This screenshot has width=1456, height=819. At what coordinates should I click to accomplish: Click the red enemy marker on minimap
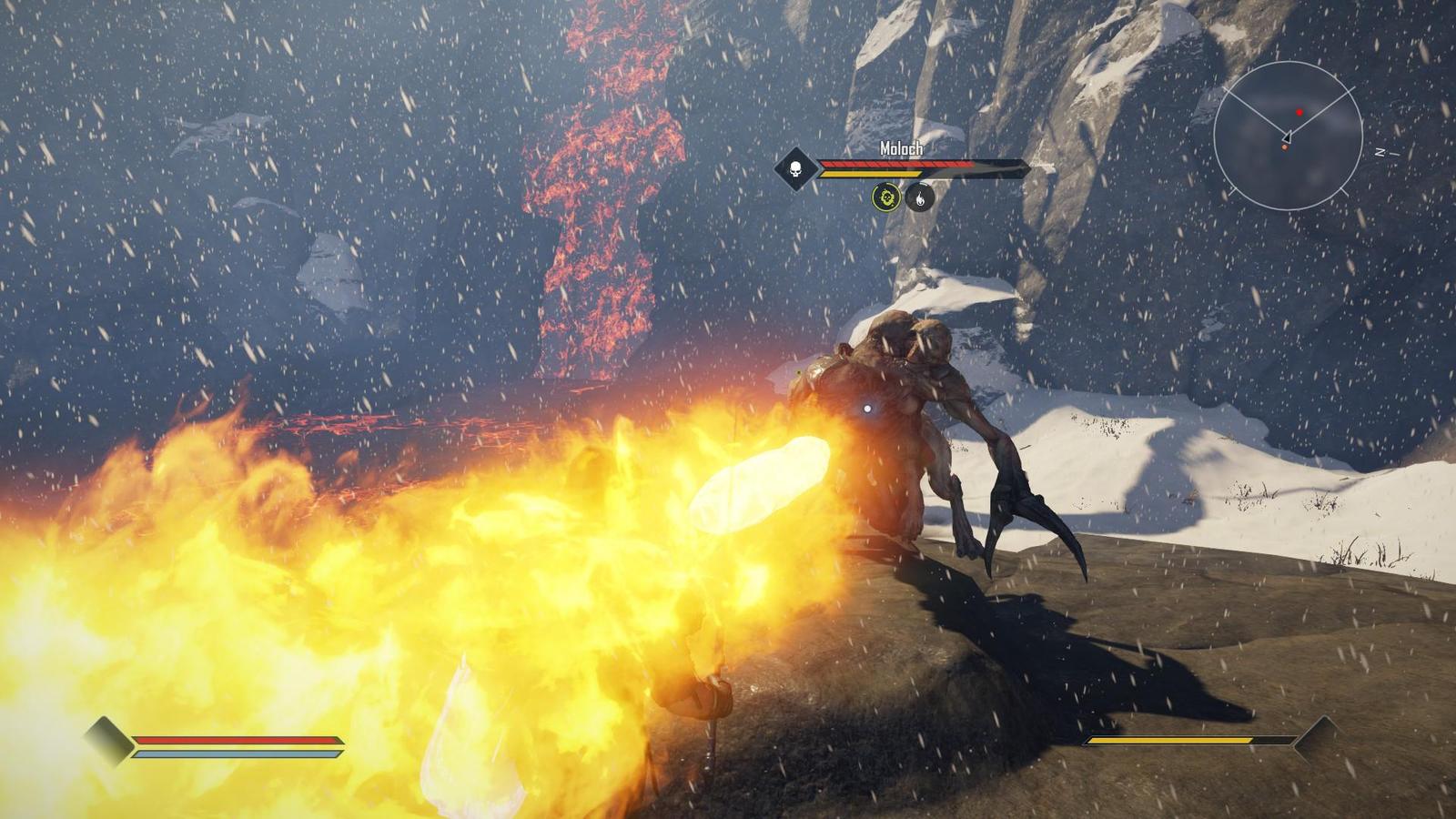click(1299, 113)
